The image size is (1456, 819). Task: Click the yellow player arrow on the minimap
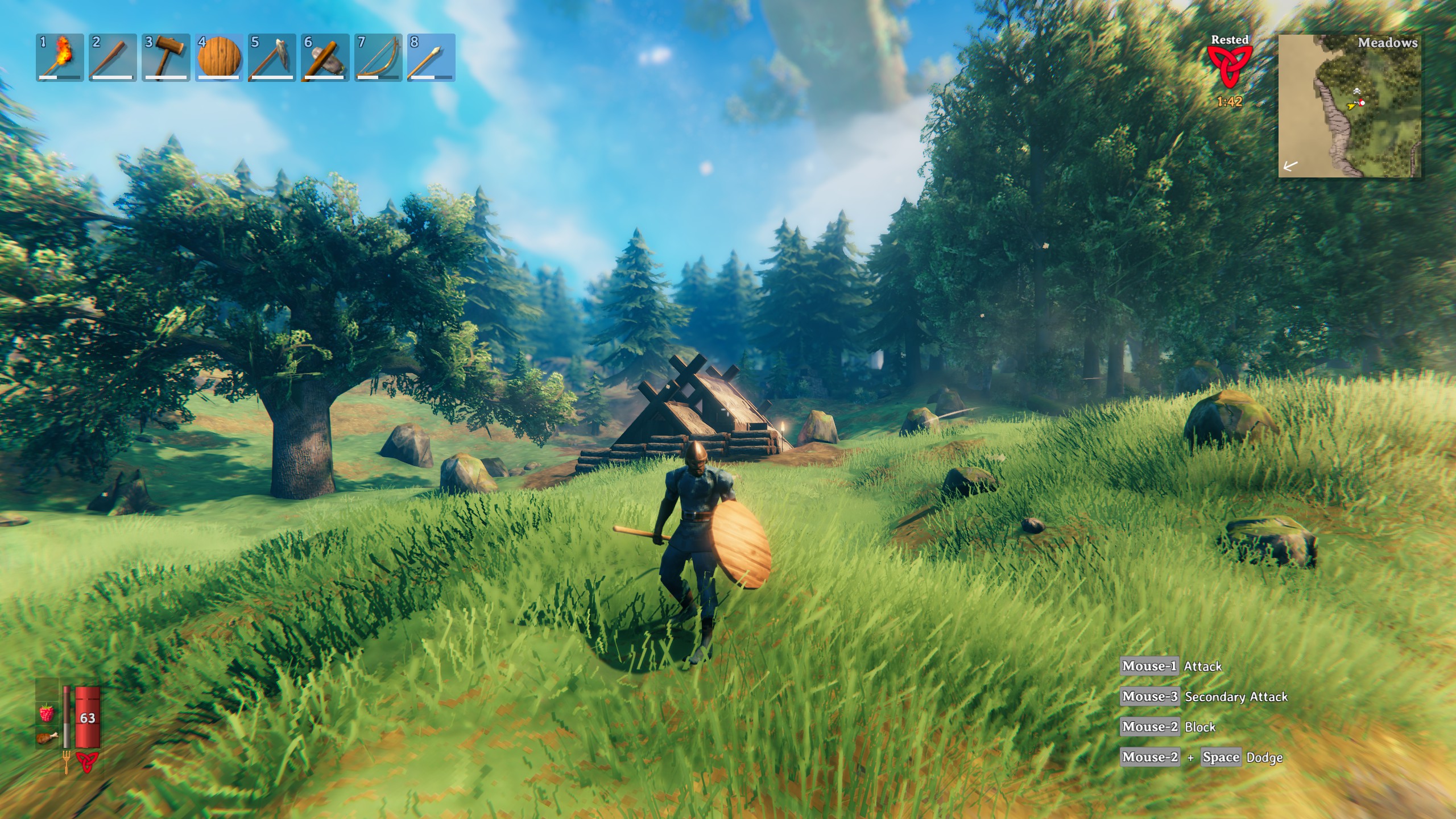point(1351,107)
